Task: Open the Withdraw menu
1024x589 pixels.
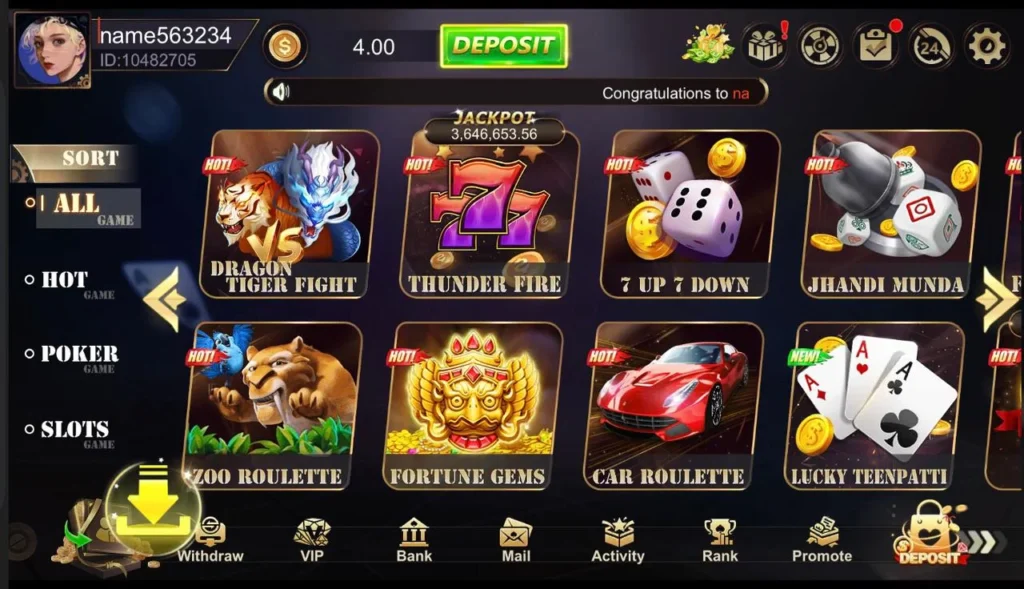Action: [210, 540]
